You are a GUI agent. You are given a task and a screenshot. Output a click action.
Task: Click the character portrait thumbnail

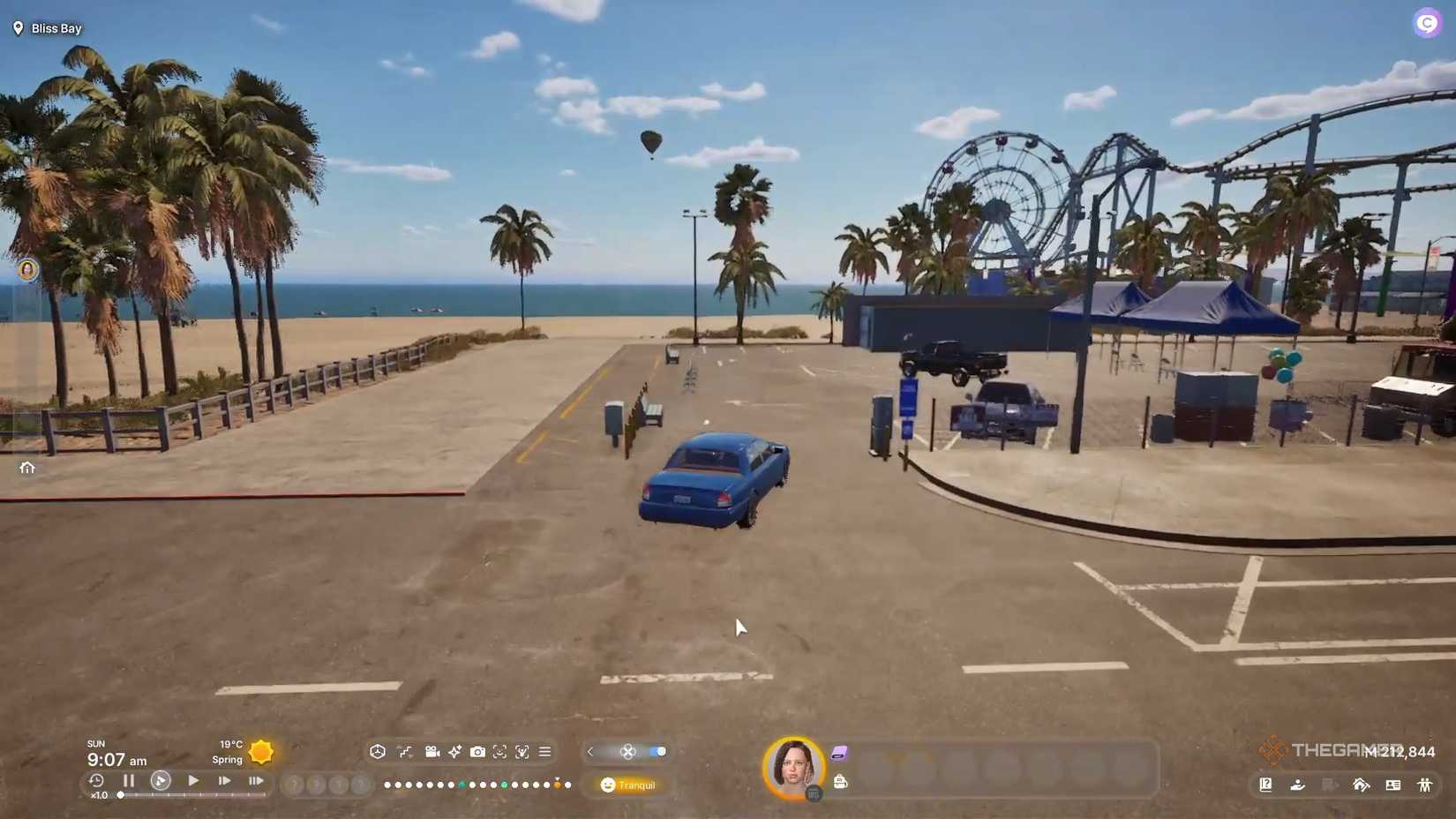click(792, 767)
